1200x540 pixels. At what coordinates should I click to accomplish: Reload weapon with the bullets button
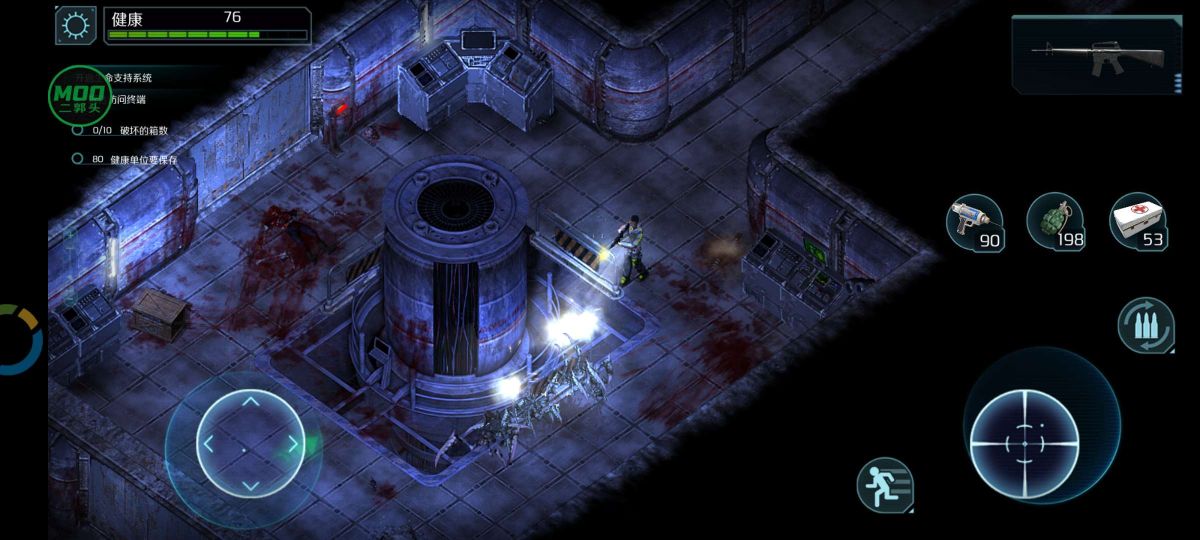pos(1146,326)
